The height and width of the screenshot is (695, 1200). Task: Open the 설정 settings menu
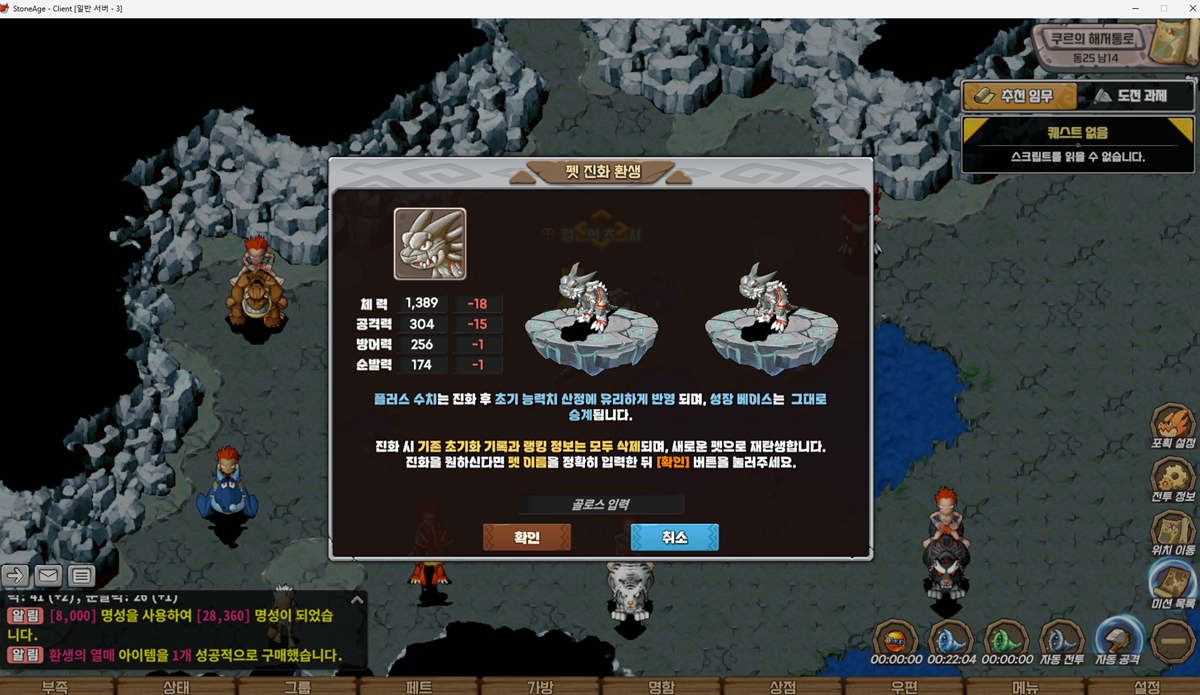click(1147, 686)
